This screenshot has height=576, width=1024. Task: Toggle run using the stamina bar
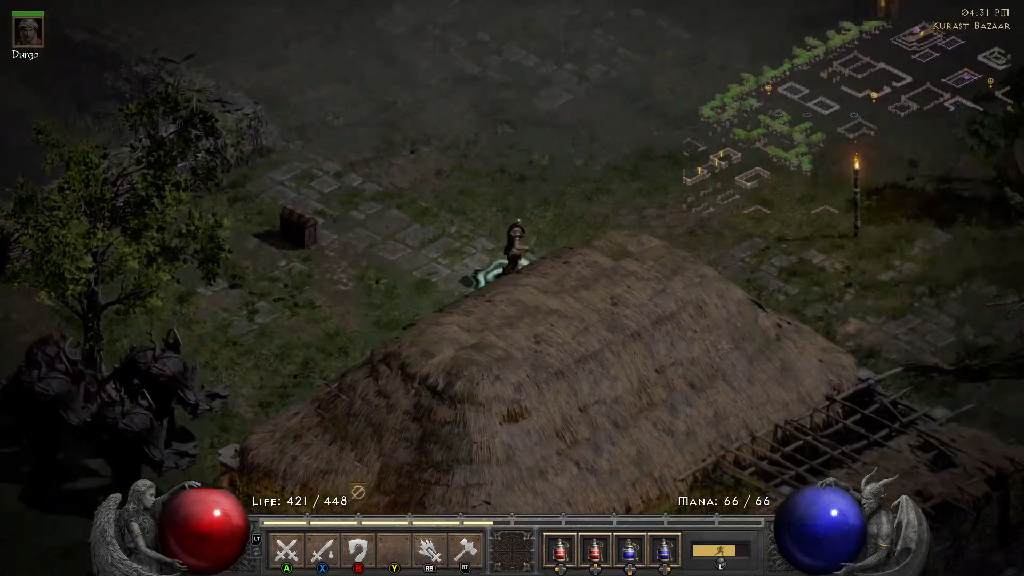click(720, 550)
